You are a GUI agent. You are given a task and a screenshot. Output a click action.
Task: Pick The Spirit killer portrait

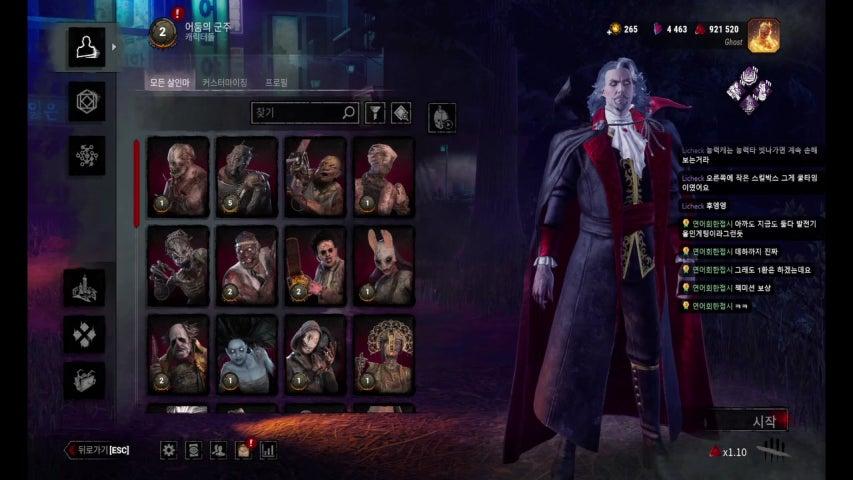(x=246, y=355)
